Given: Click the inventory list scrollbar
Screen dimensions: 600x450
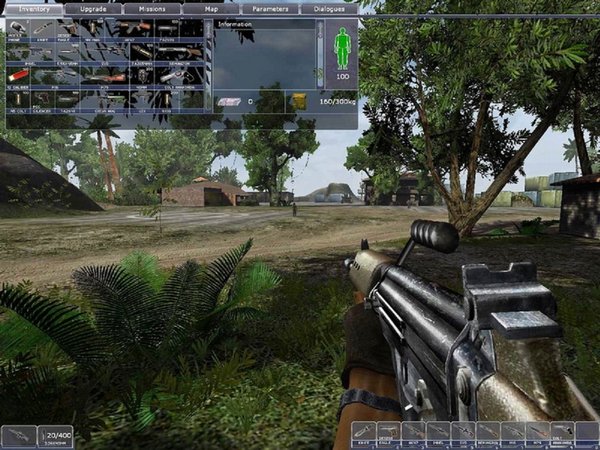Looking at the screenshot, I should click(x=208, y=62).
